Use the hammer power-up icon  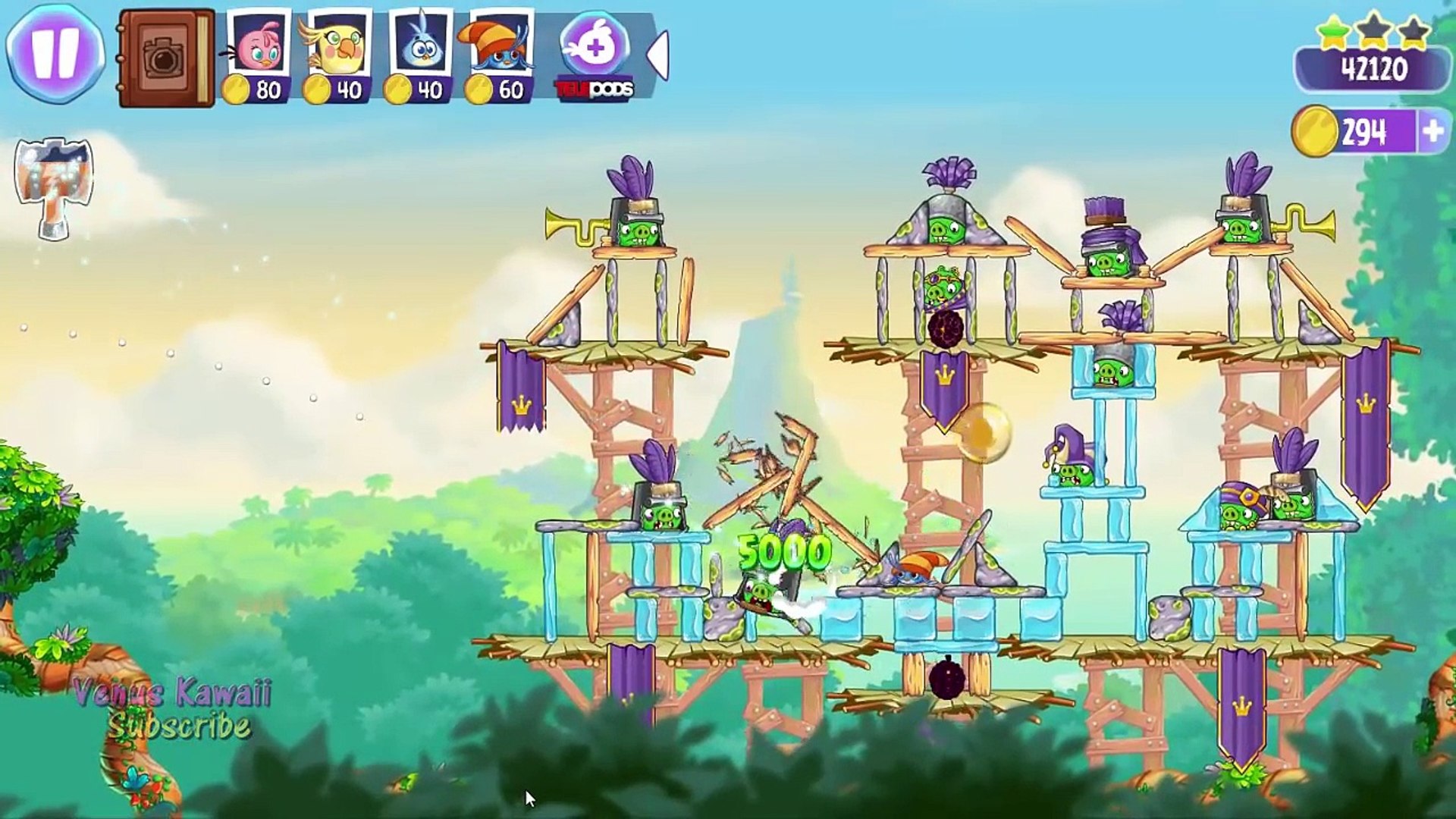tap(55, 187)
